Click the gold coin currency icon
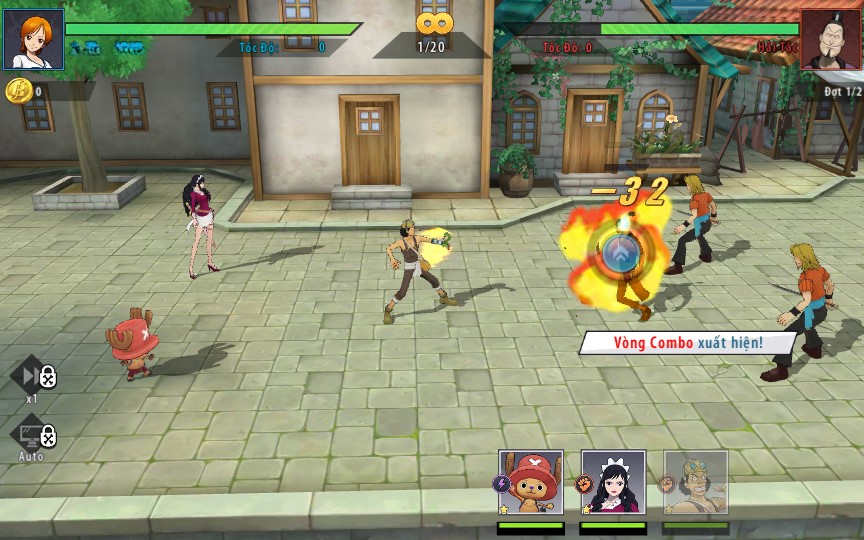 [x=17, y=91]
